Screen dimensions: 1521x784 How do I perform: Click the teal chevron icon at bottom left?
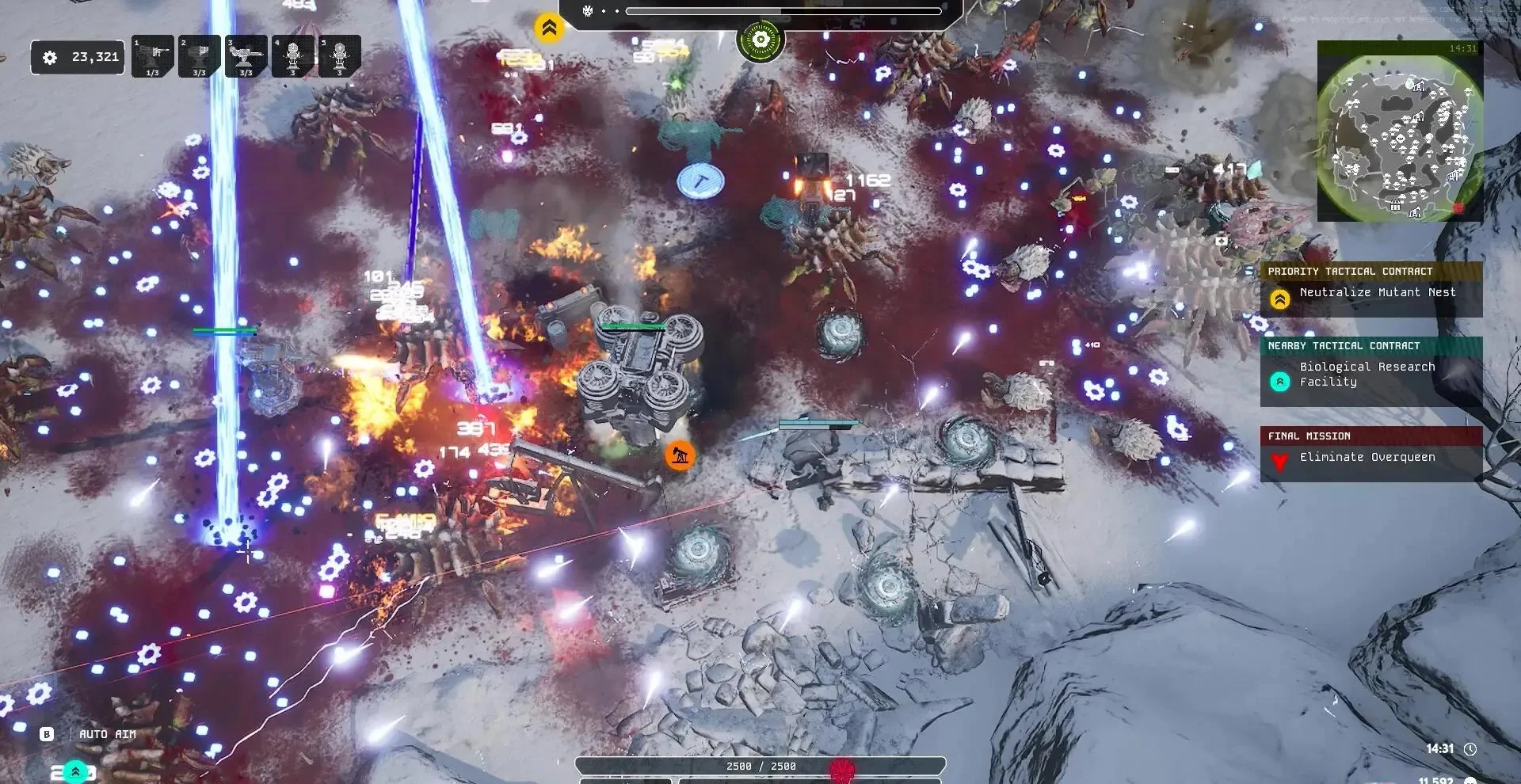75,771
